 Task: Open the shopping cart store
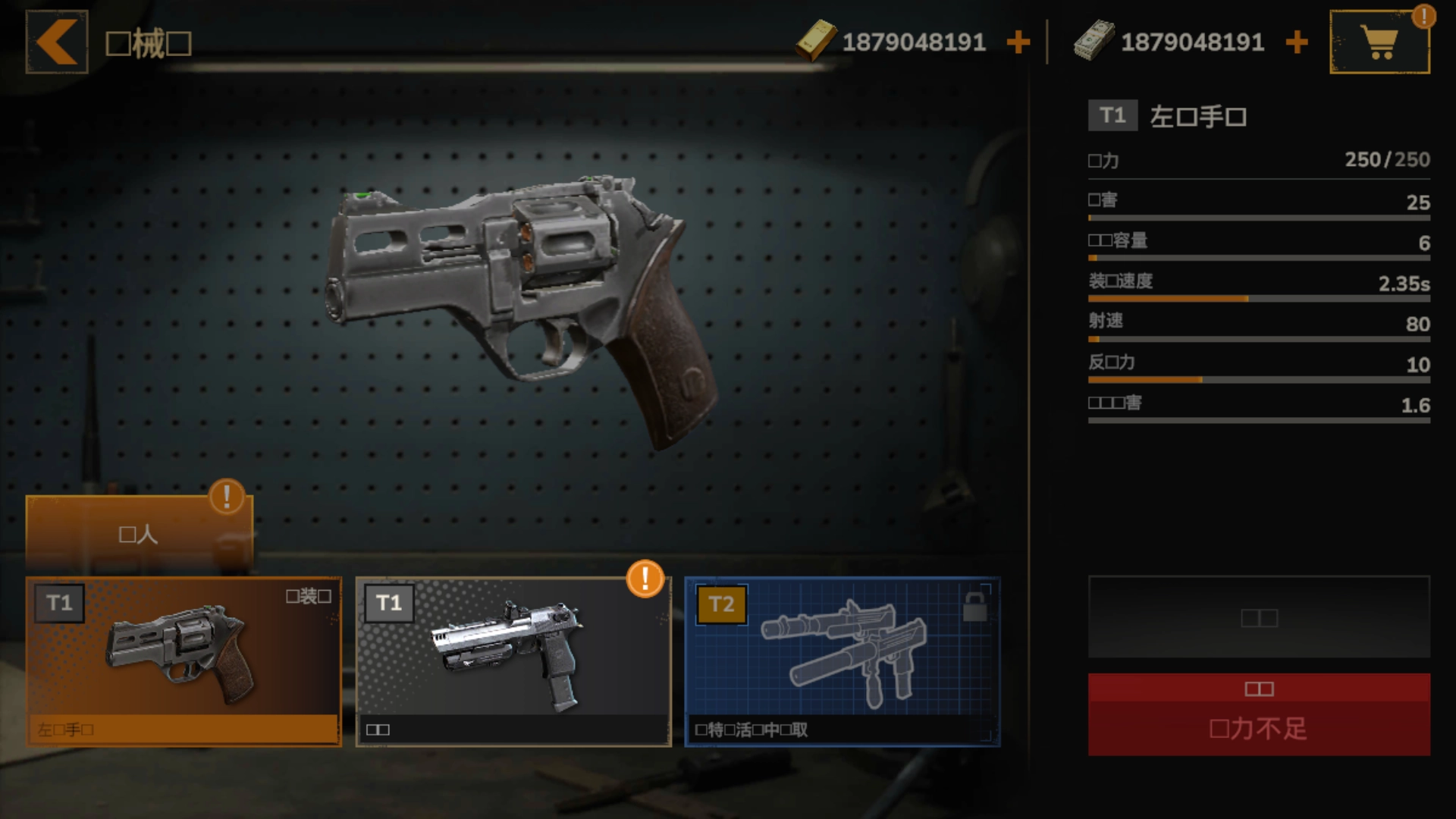tap(1379, 42)
